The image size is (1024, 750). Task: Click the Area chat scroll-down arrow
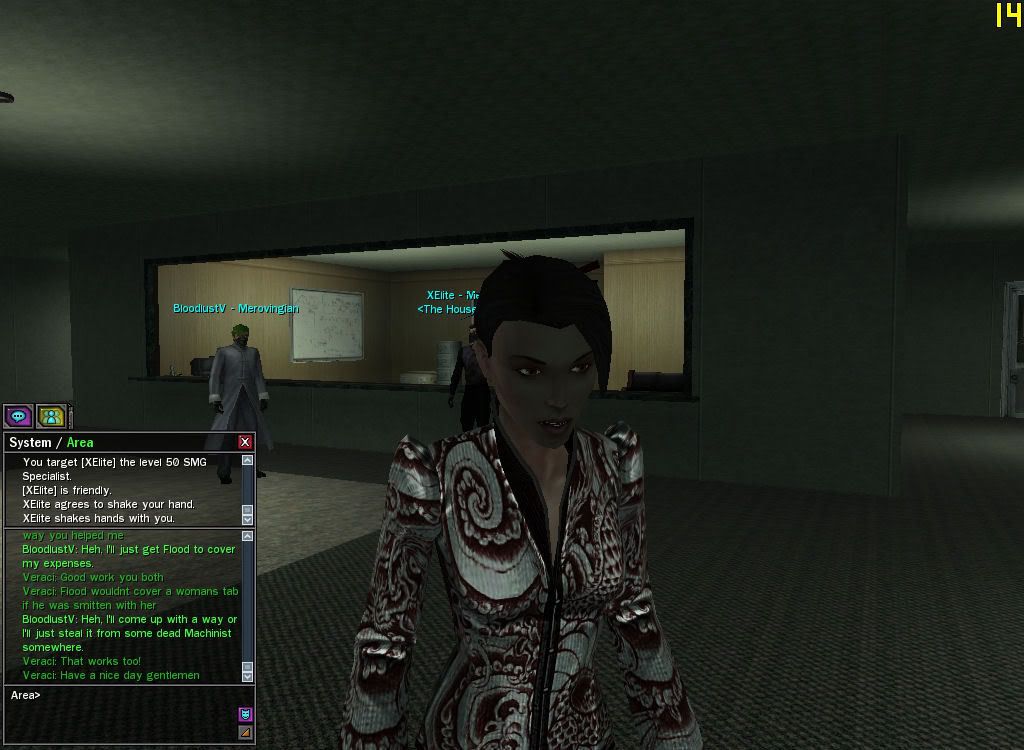(248, 675)
